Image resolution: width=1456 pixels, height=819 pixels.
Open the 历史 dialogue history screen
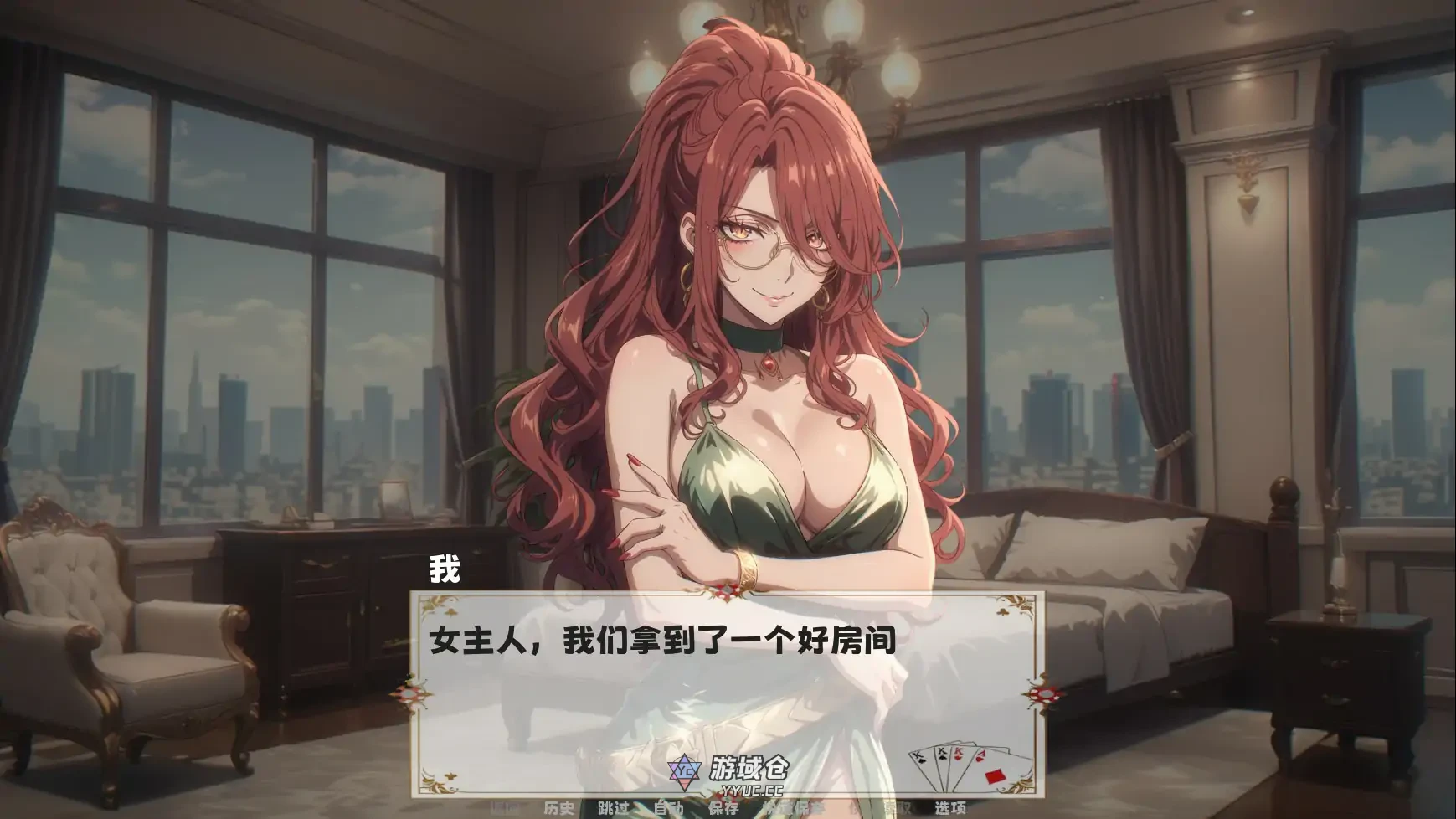pos(560,808)
